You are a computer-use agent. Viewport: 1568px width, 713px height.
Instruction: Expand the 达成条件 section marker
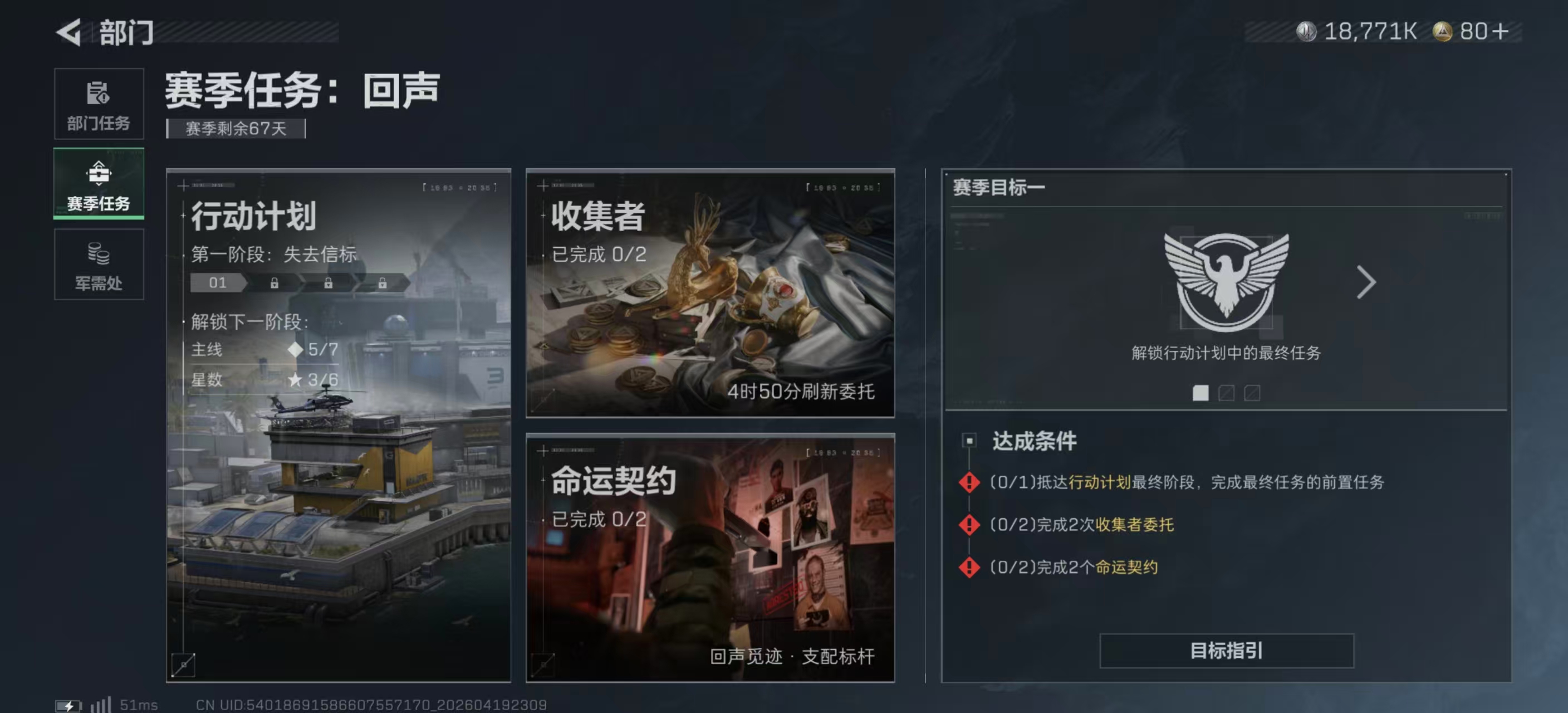coord(969,440)
